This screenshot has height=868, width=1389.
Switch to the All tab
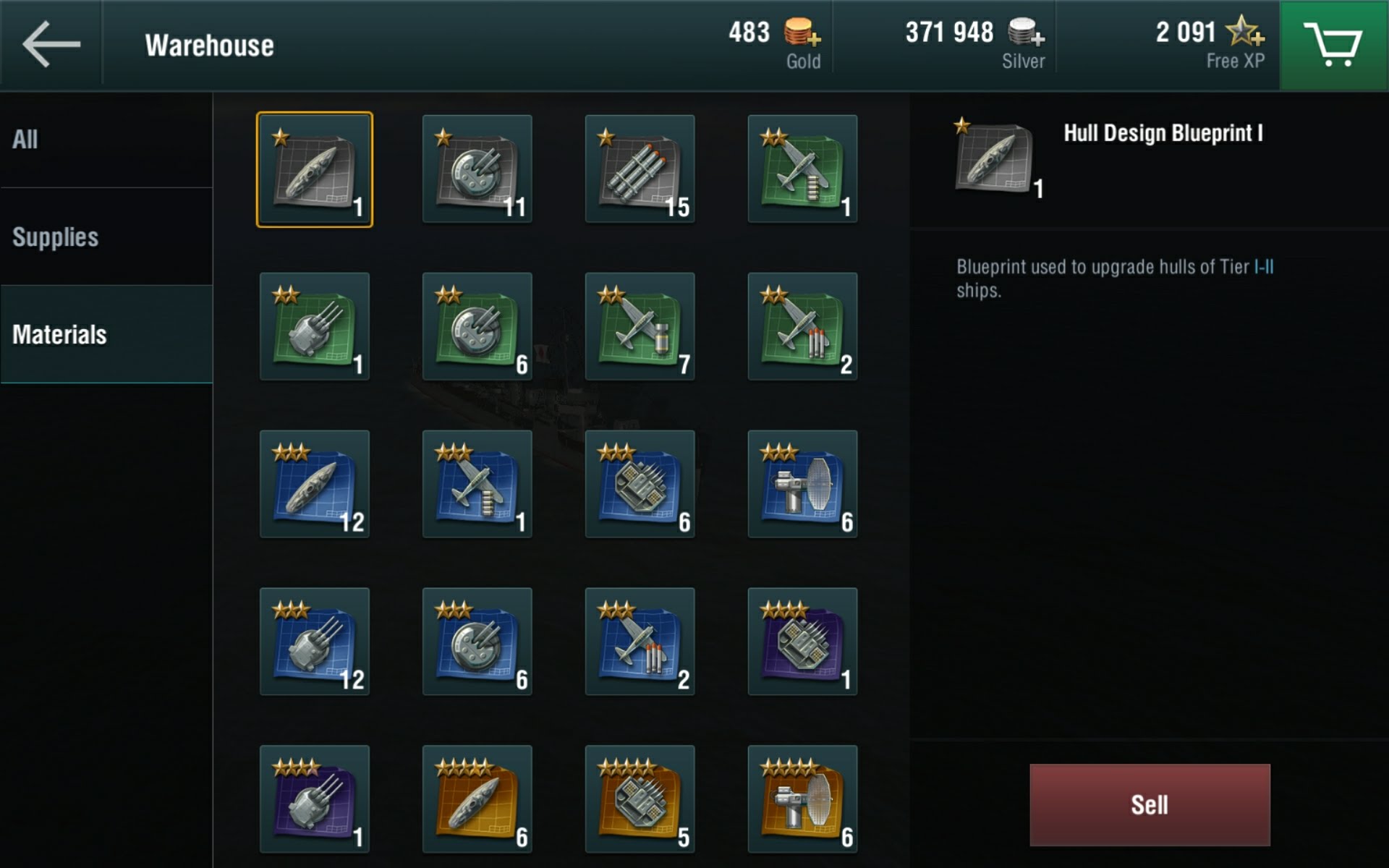106,140
